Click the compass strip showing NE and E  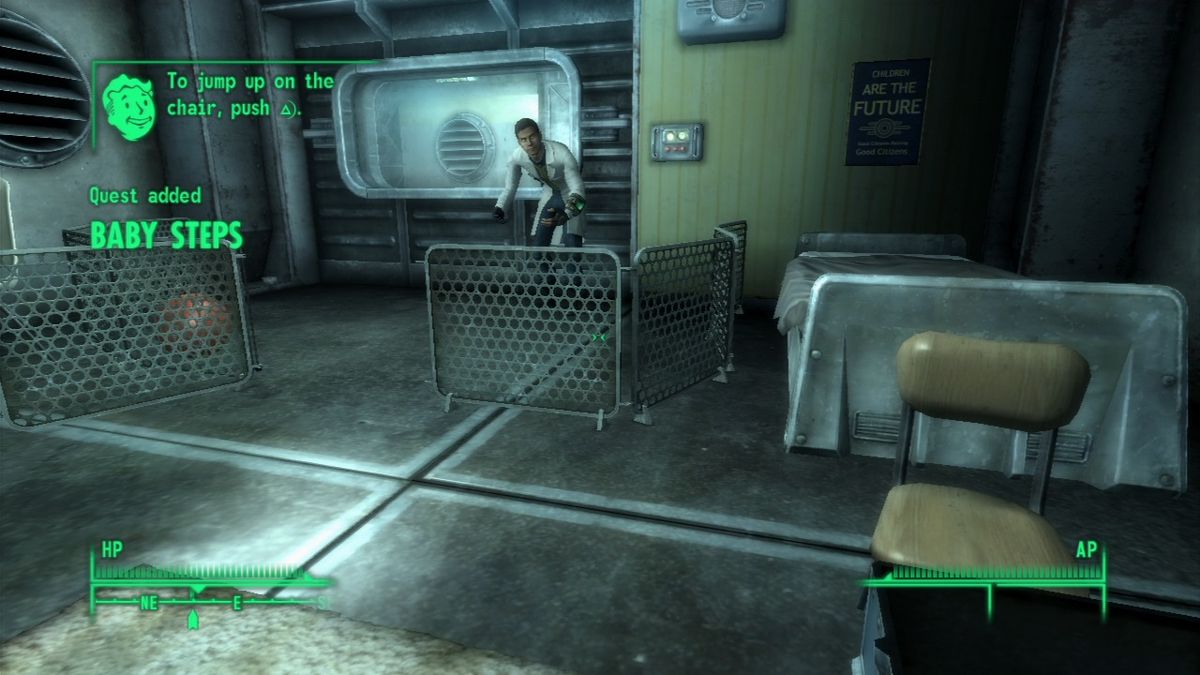[210, 602]
